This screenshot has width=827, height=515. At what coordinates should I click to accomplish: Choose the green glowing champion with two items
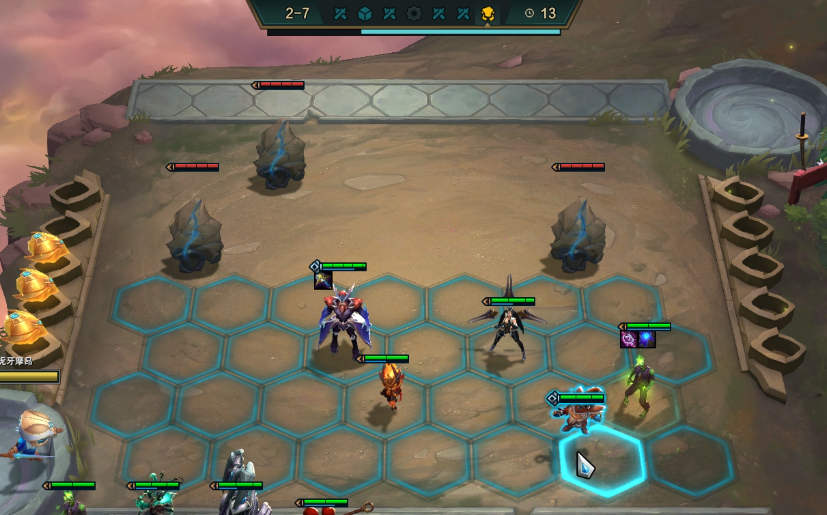(x=639, y=376)
